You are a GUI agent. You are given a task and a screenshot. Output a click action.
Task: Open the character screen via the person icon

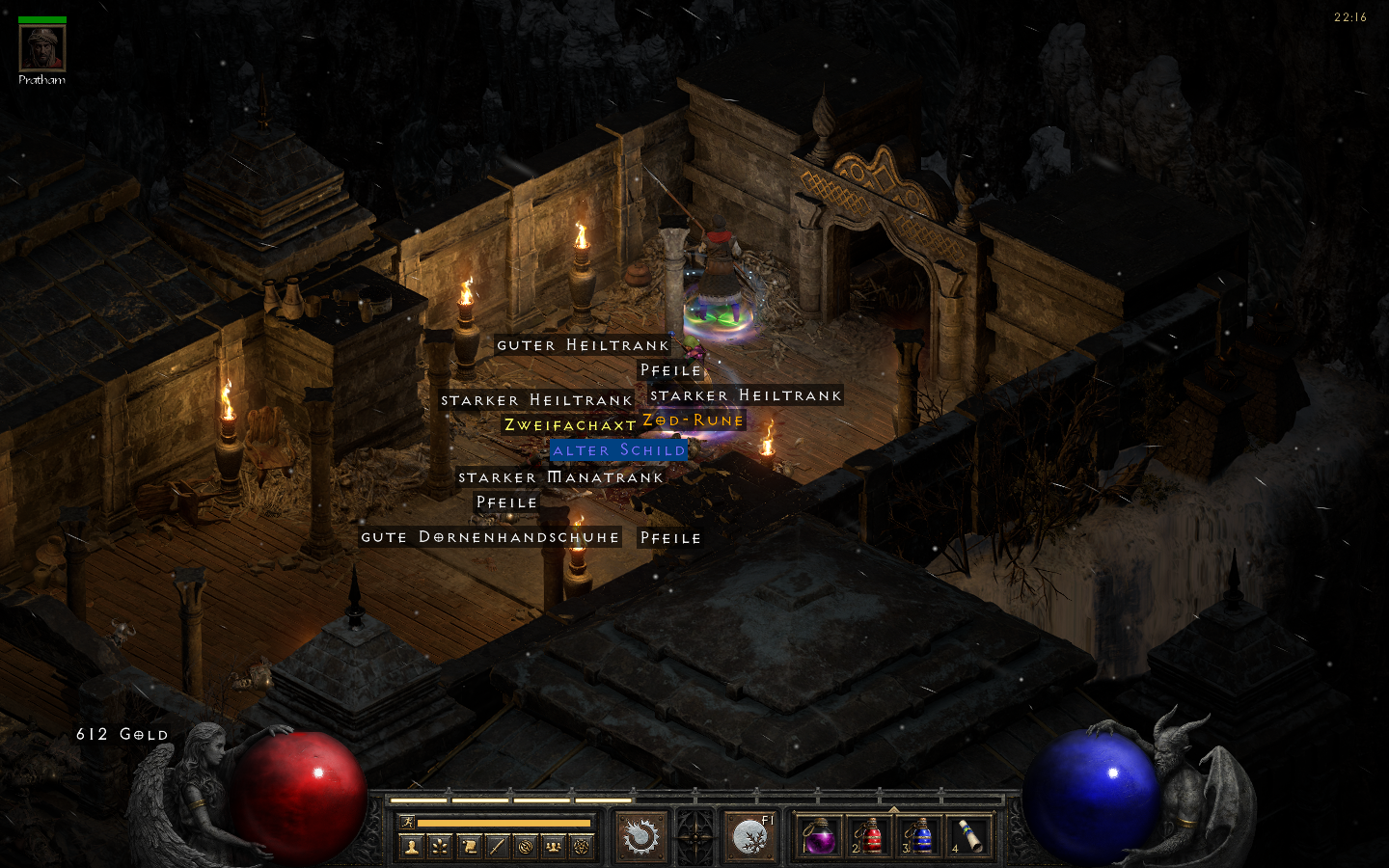click(412, 846)
